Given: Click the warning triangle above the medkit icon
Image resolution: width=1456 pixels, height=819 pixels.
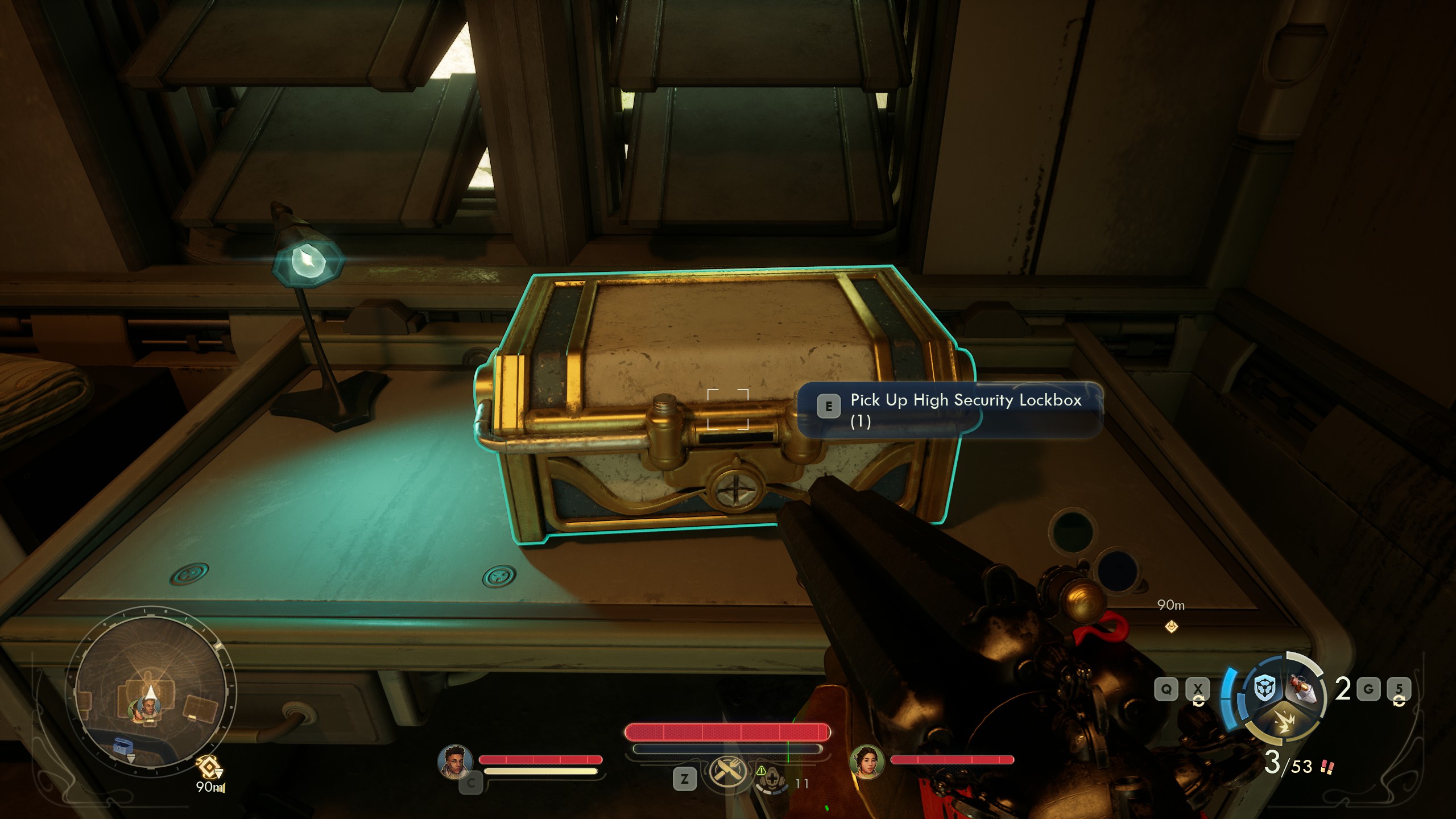Looking at the screenshot, I should click(x=762, y=772).
